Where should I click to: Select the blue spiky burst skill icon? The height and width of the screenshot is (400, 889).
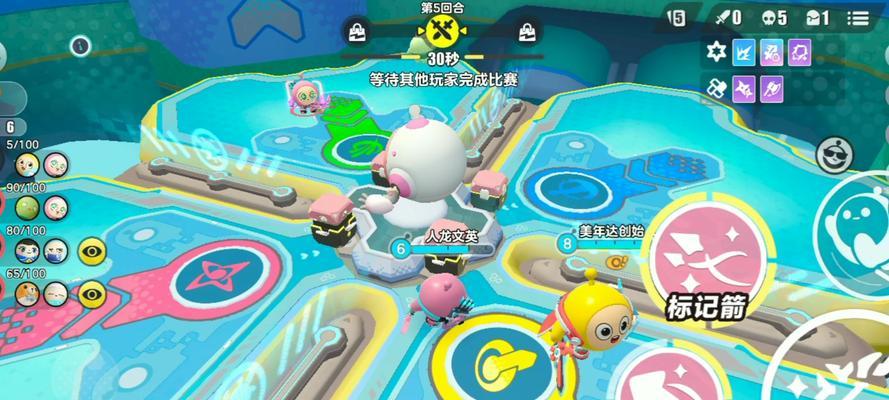[x=744, y=52]
